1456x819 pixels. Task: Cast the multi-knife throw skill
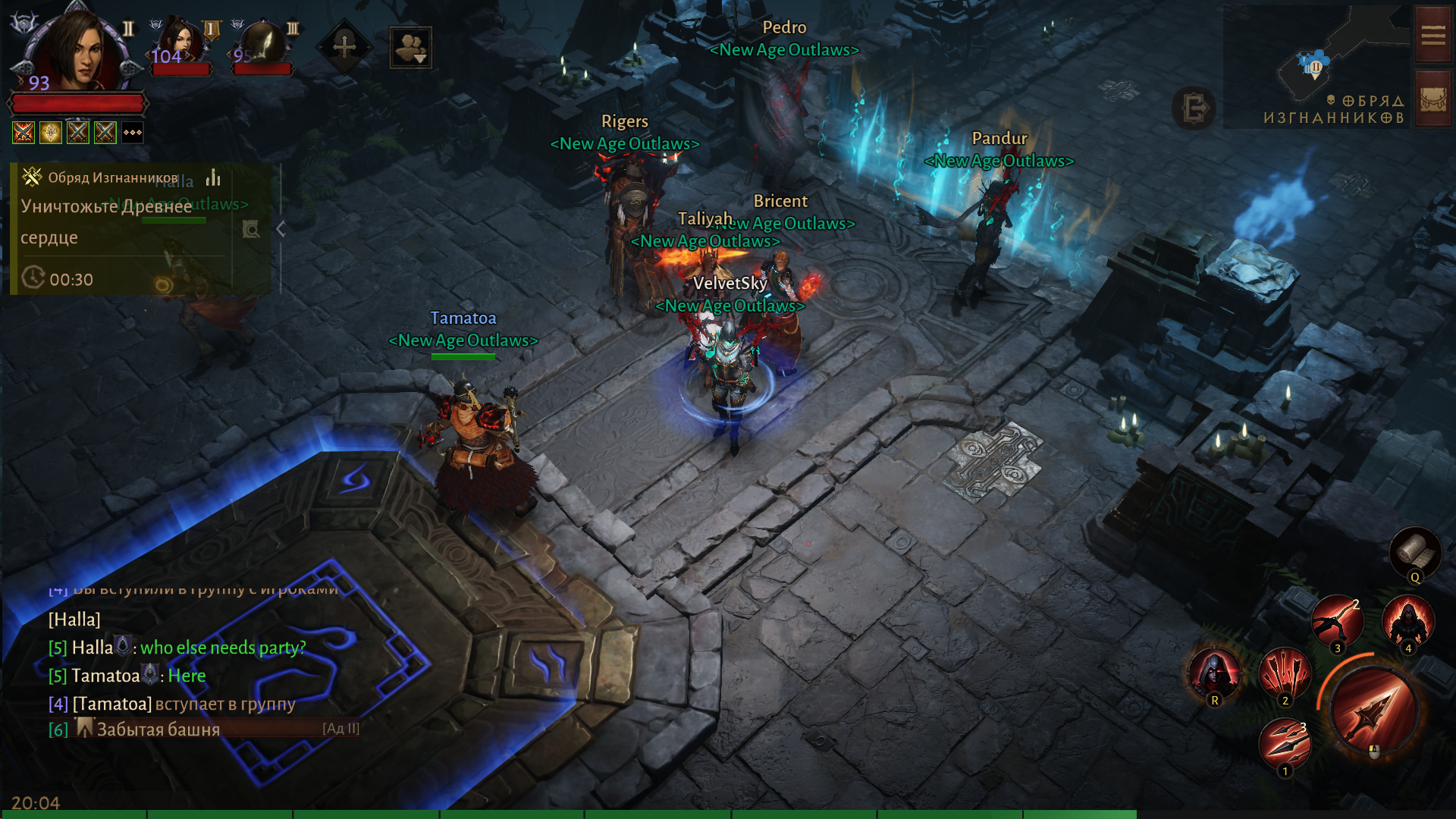pos(1285,743)
